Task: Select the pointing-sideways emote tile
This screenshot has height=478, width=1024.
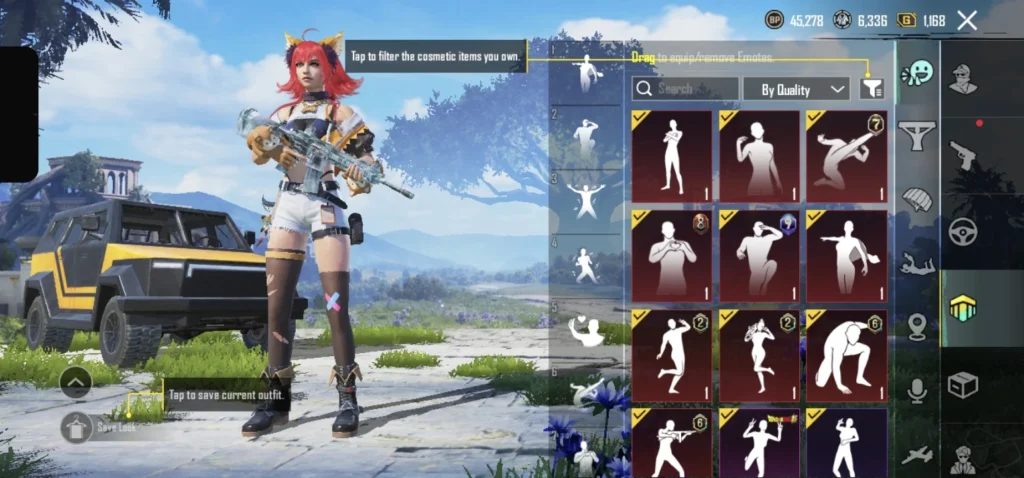Action: (x=846, y=255)
